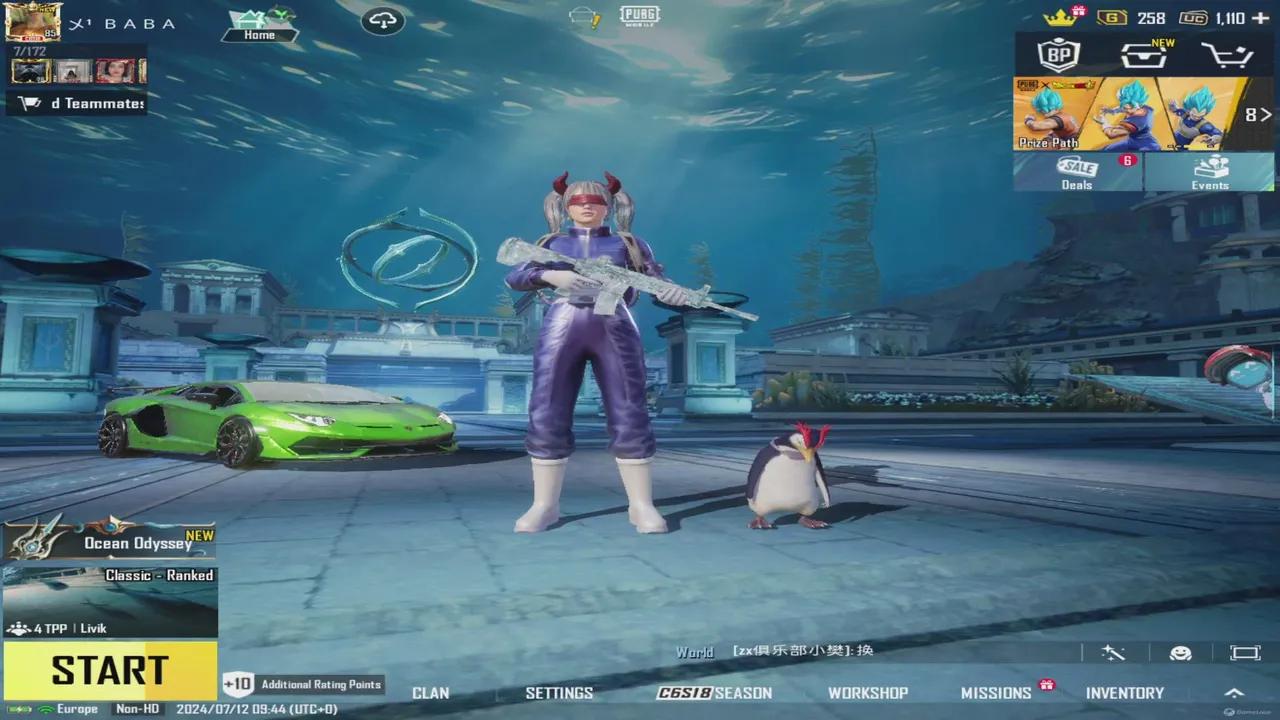The height and width of the screenshot is (720, 1280).
Task: Switch to Non-HD graphics mode
Action: coord(135,707)
